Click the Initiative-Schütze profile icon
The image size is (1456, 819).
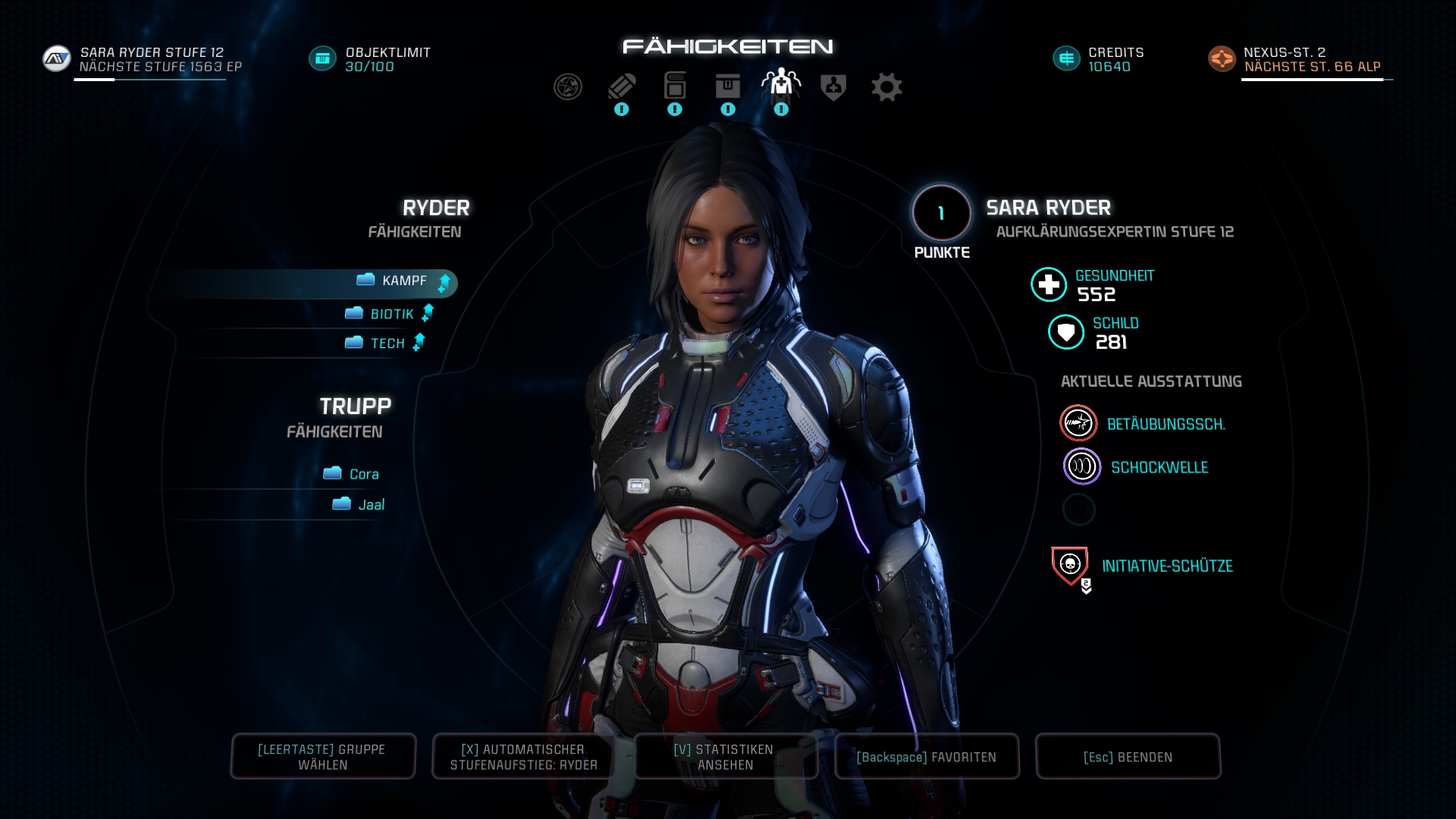(1069, 564)
